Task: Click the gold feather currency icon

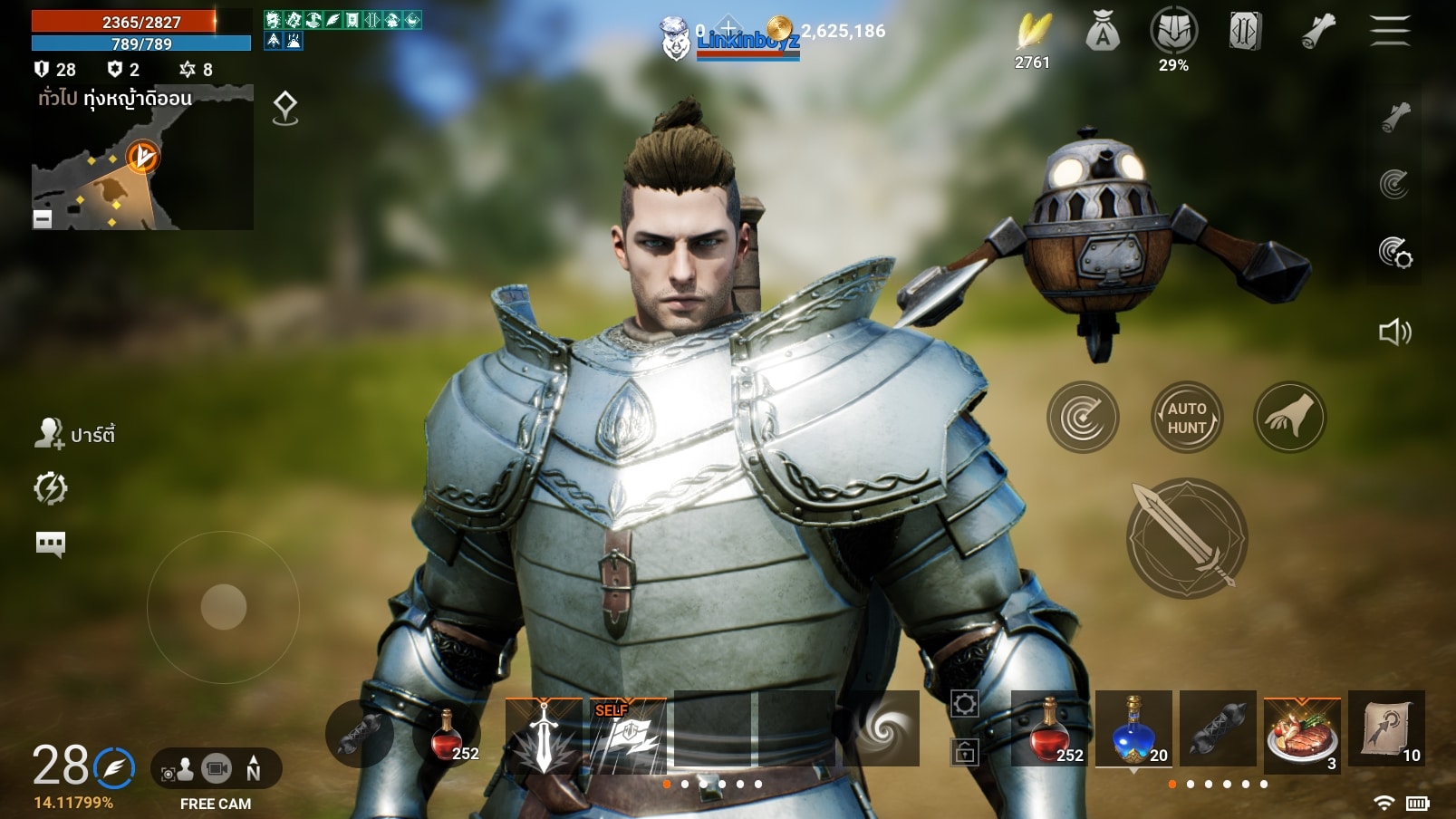Action: [x=1032, y=33]
